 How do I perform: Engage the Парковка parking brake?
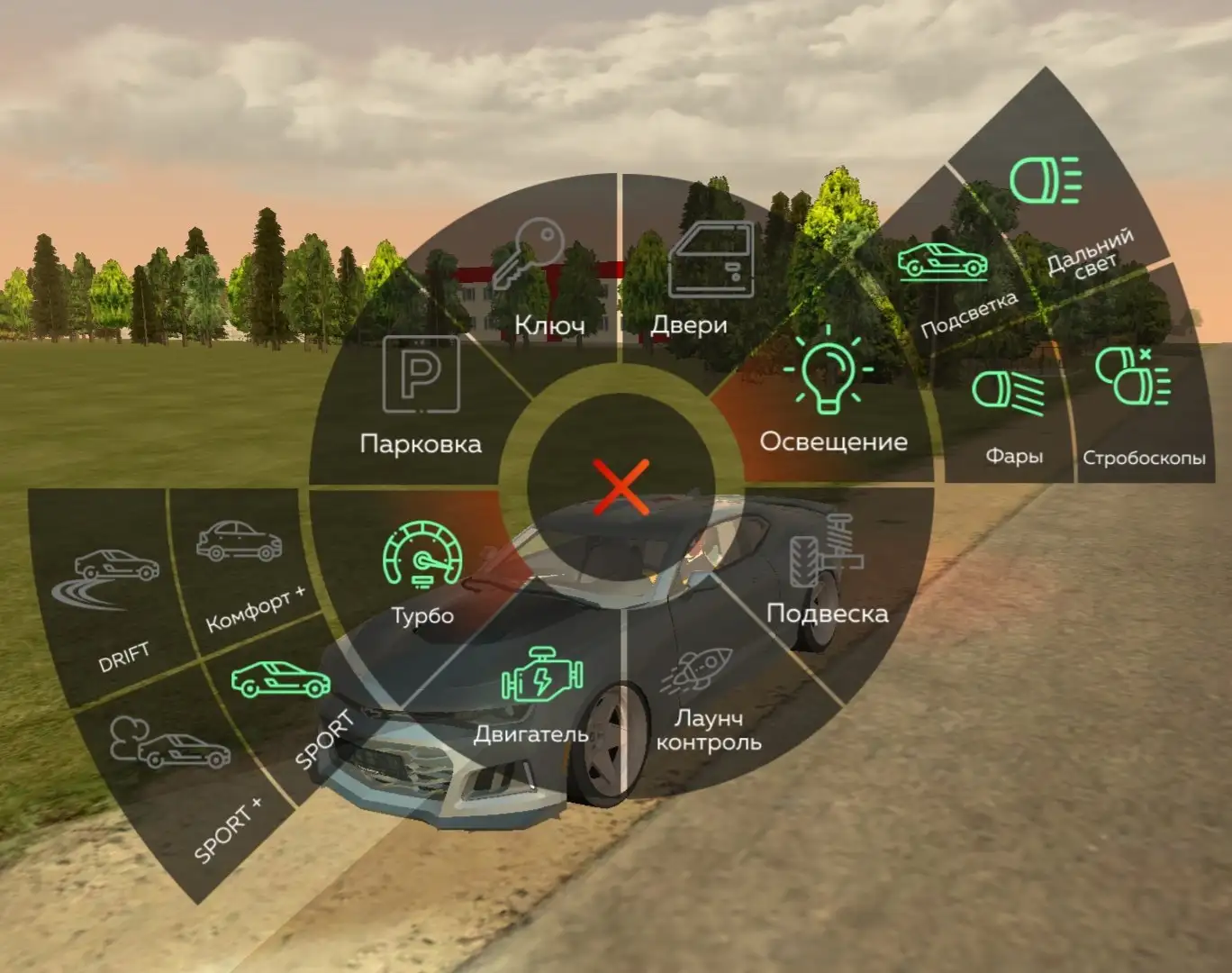(421, 396)
